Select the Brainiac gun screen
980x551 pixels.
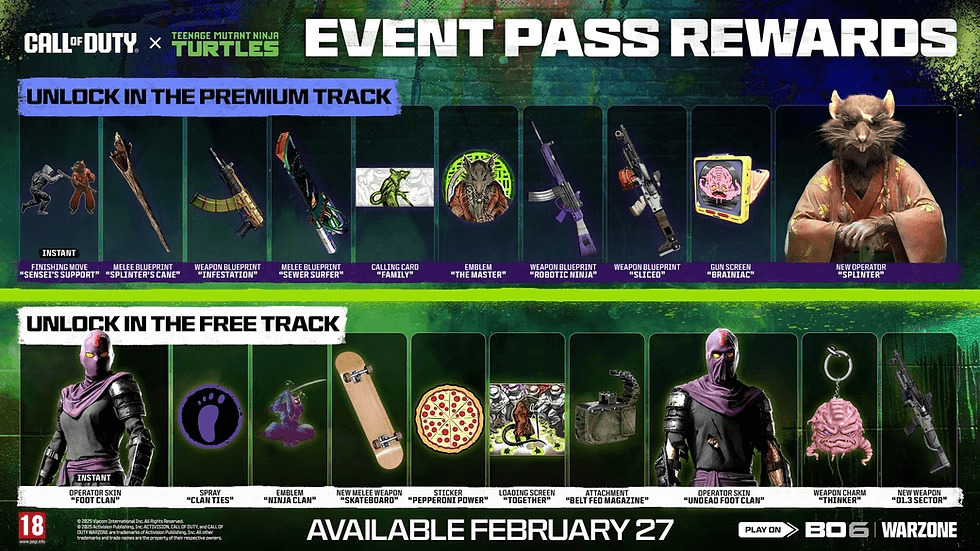pyautogui.click(x=730, y=190)
